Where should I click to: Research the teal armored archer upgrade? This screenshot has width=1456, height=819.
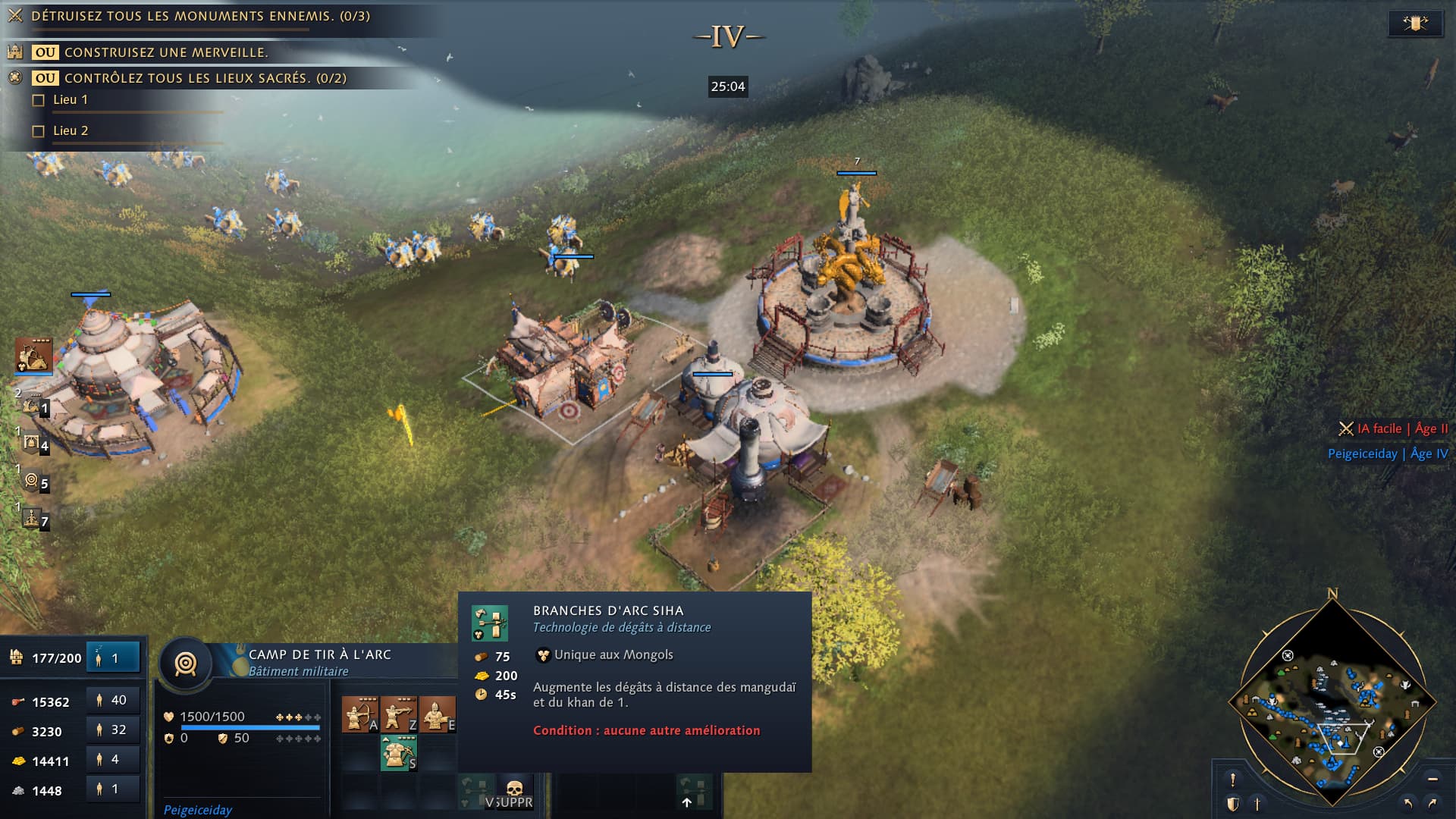[x=398, y=752]
